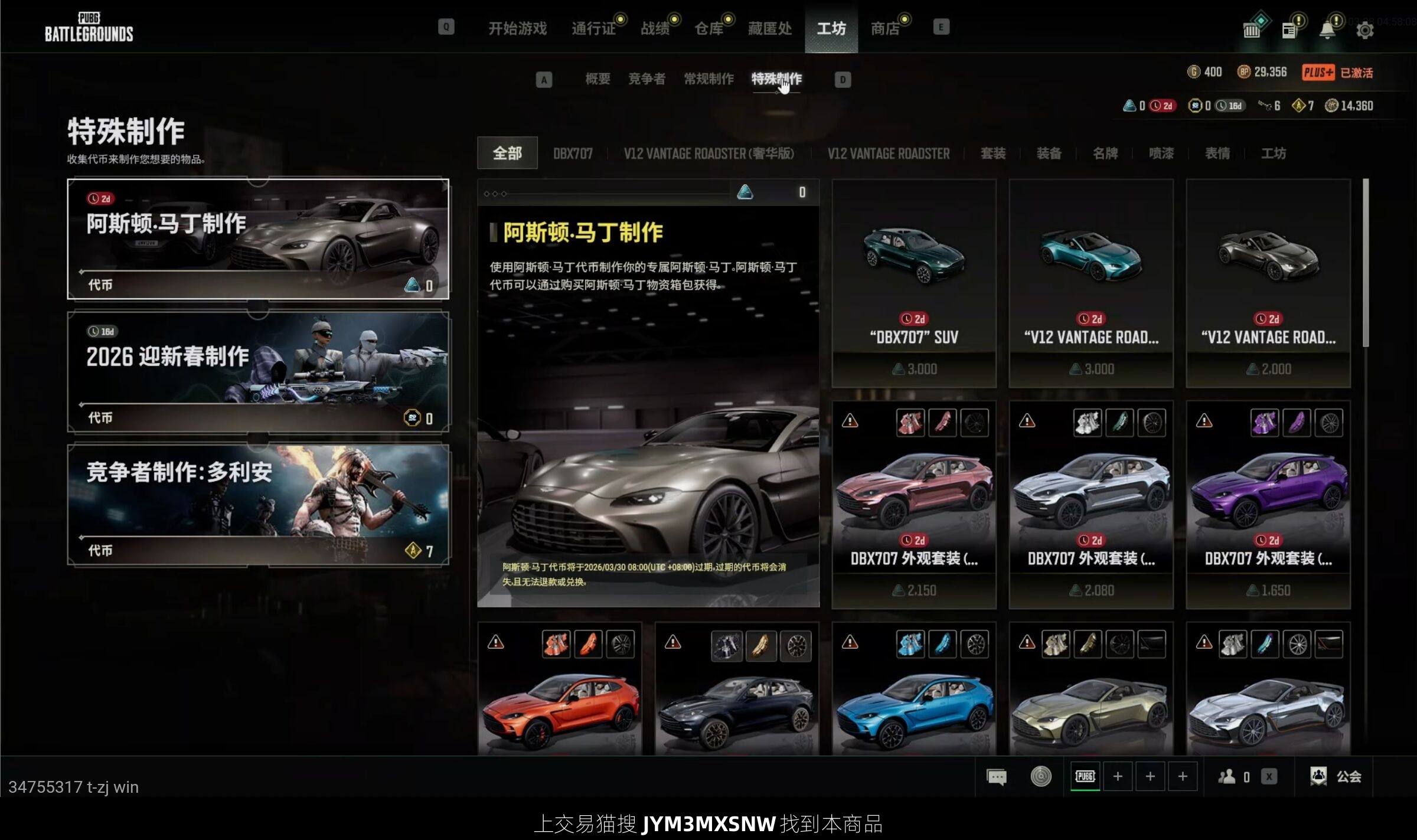The height and width of the screenshot is (840, 1417).
Task: Select the 2026 迎新春制作 crafting banner
Action: click(258, 372)
